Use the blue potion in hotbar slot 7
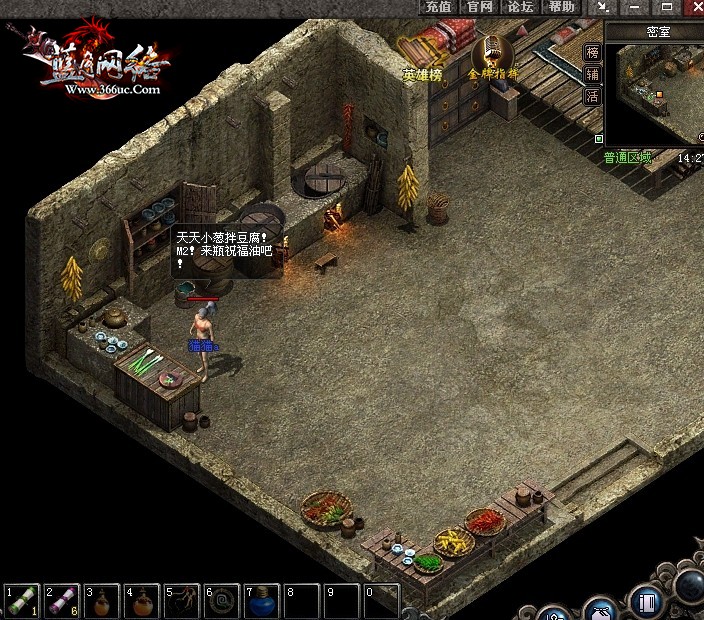 click(261, 601)
